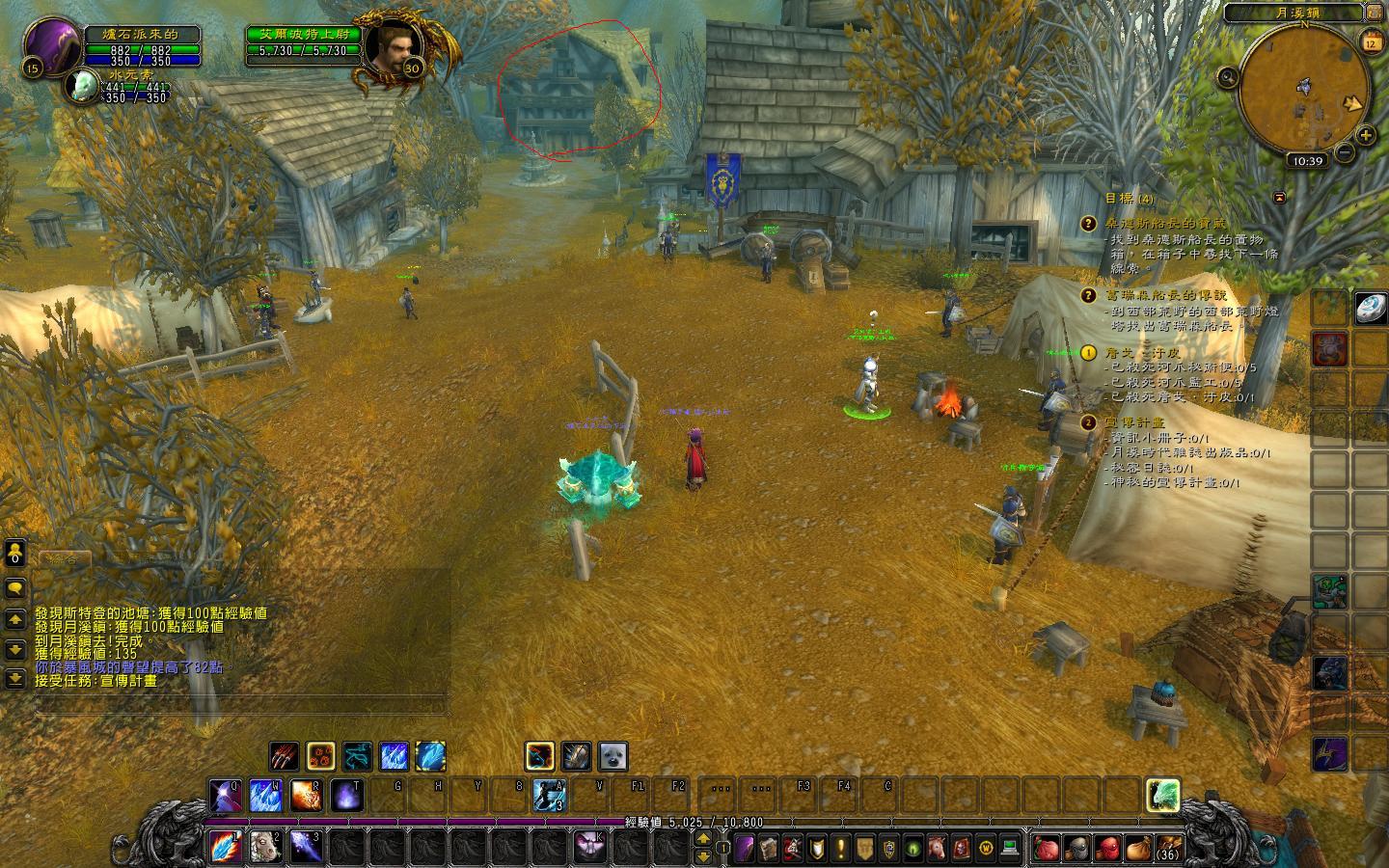Page the action bar up with arrow
Viewport: 1389px width, 868px height.
click(703, 838)
